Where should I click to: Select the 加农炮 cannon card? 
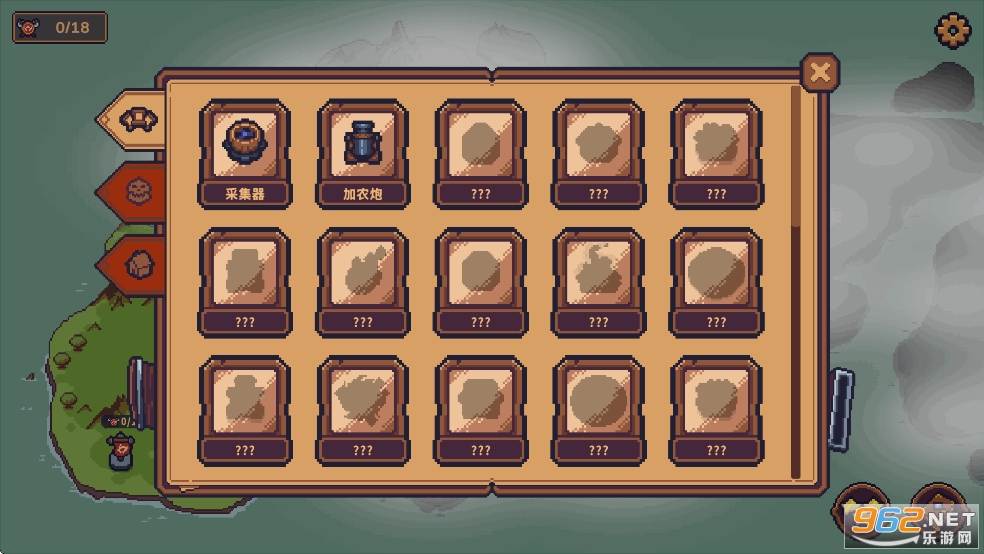tap(363, 153)
